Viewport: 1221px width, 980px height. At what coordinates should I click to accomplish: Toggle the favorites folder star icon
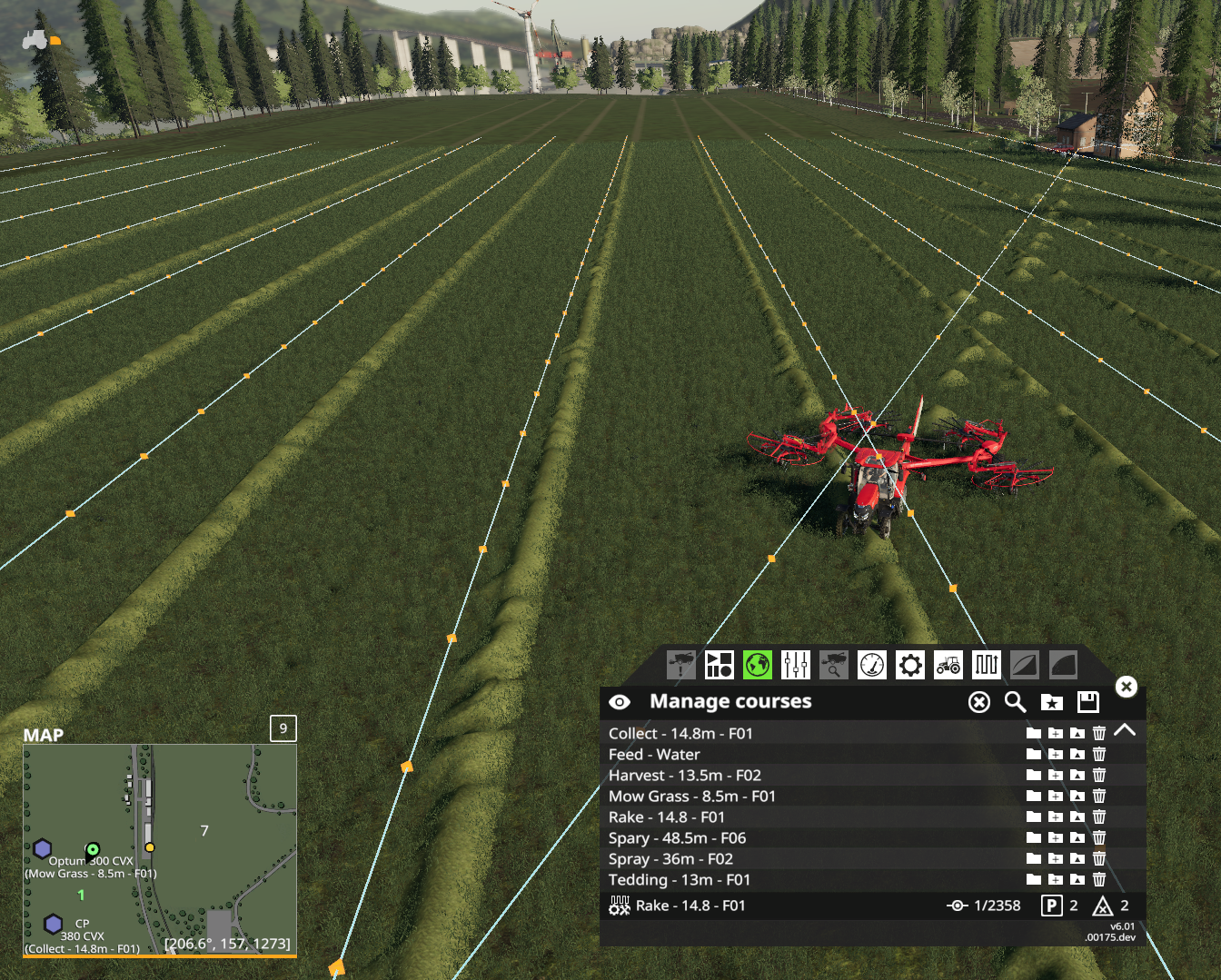coord(1051,701)
